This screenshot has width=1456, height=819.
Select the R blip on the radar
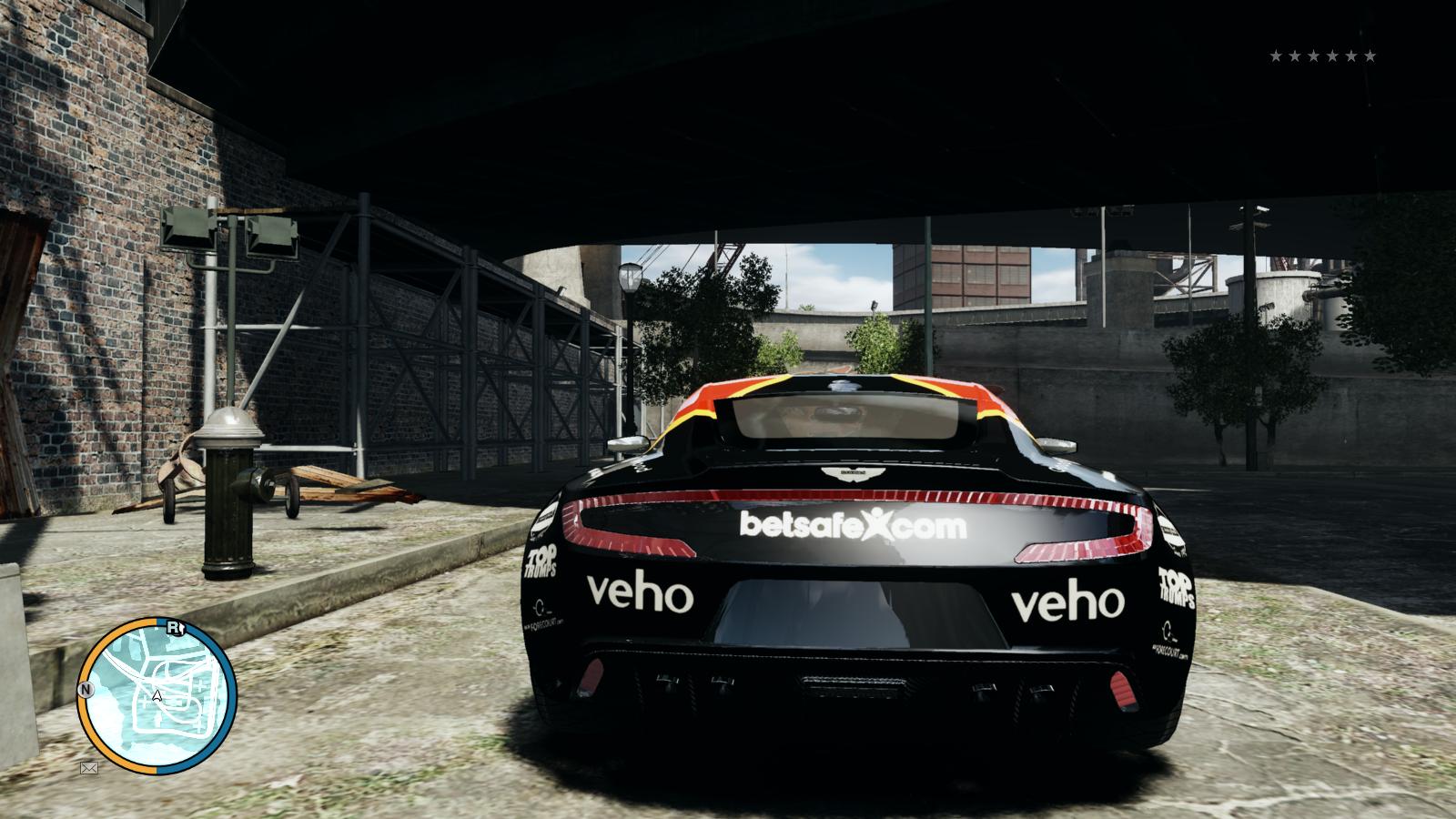pyautogui.click(x=174, y=627)
